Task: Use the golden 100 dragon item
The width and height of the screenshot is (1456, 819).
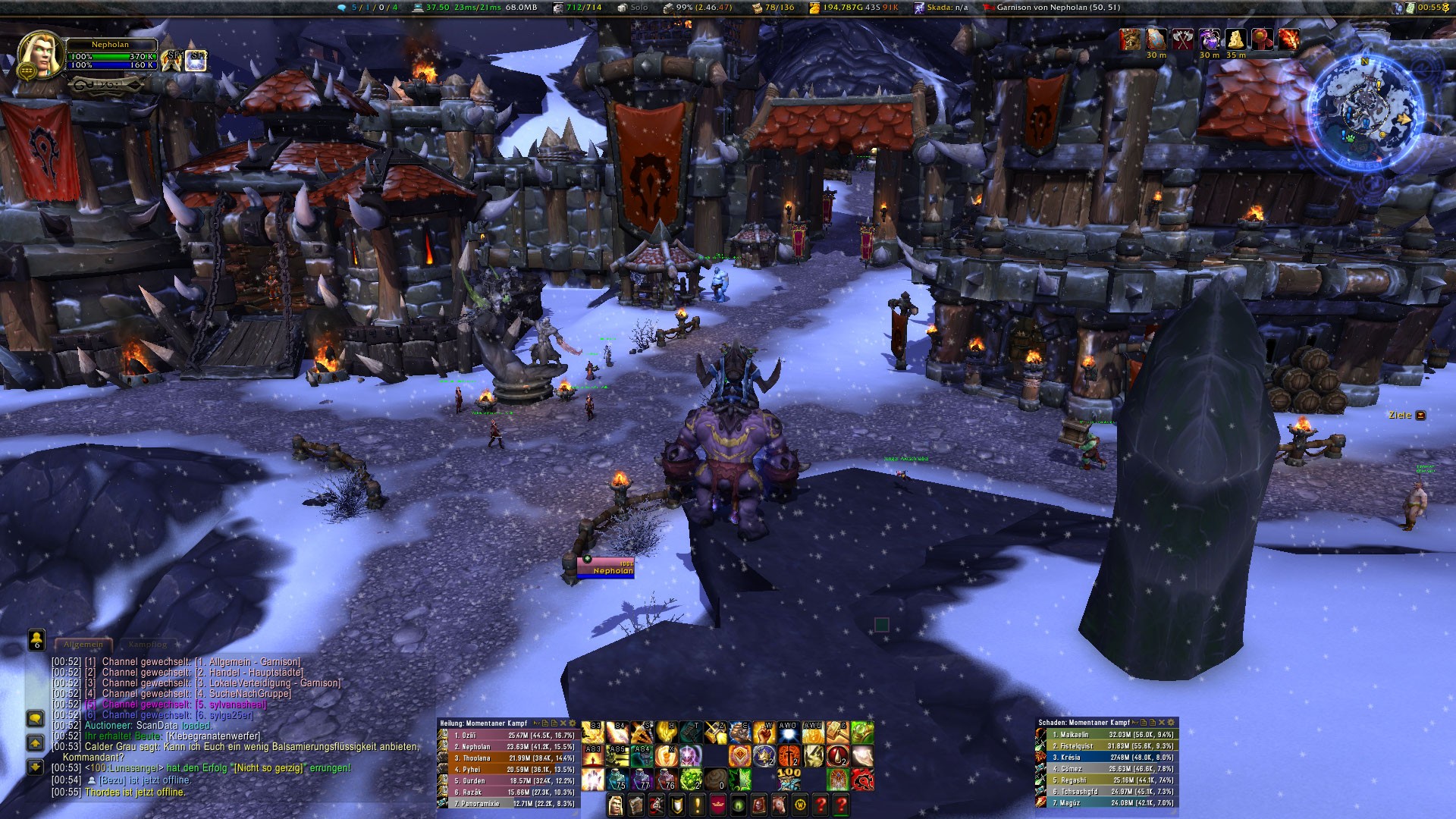Action: (x=789, y=780)
